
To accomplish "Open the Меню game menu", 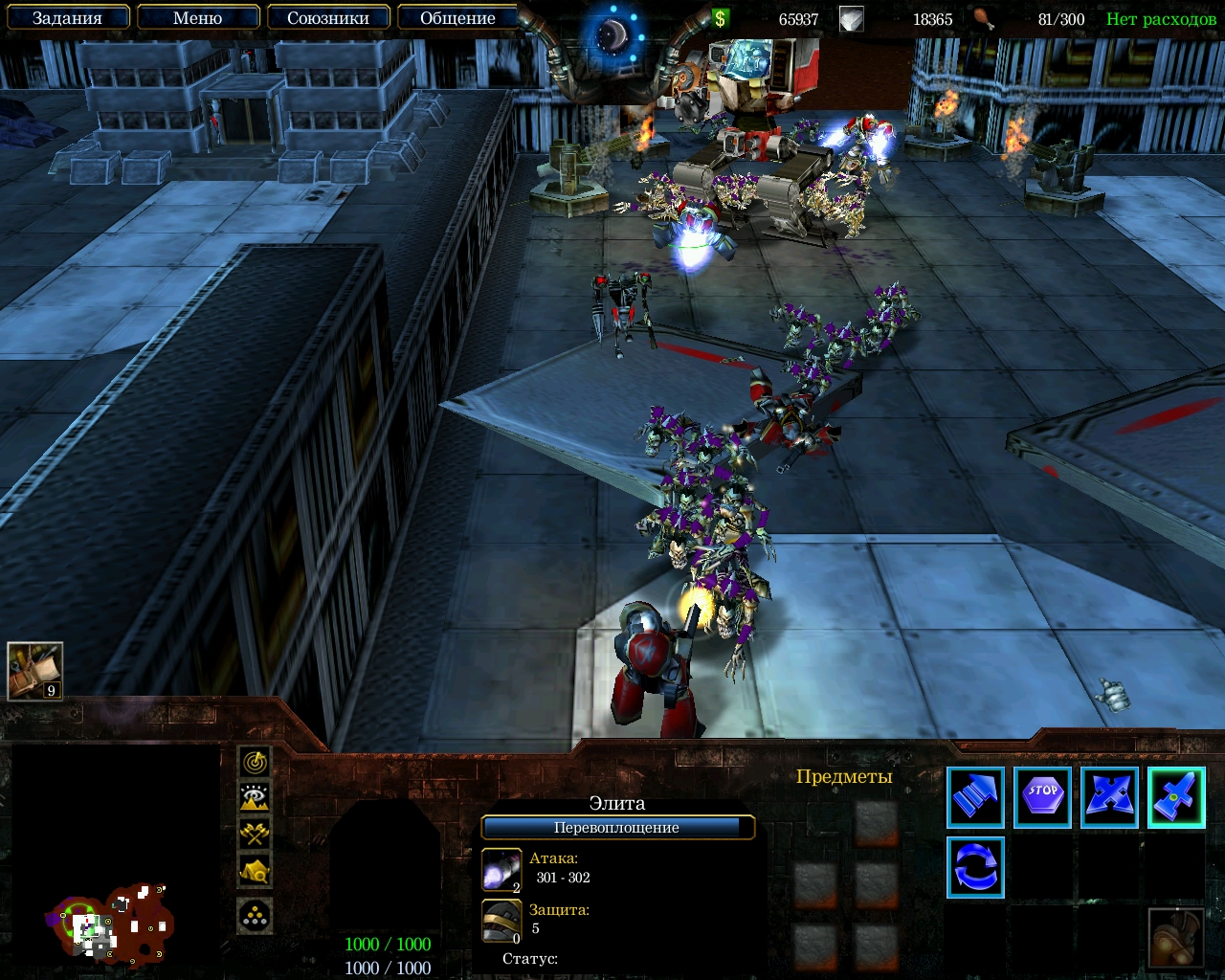I will 197,18.
